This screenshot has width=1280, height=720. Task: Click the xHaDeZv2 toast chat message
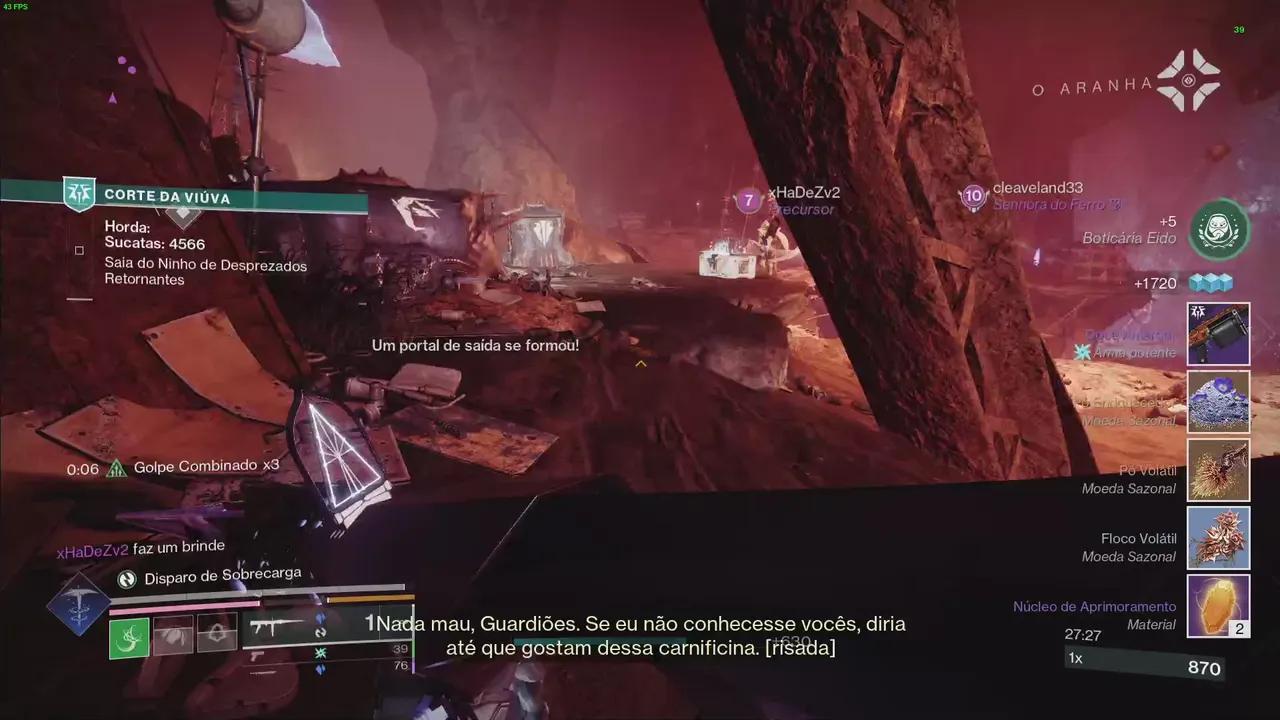(140, 548)
